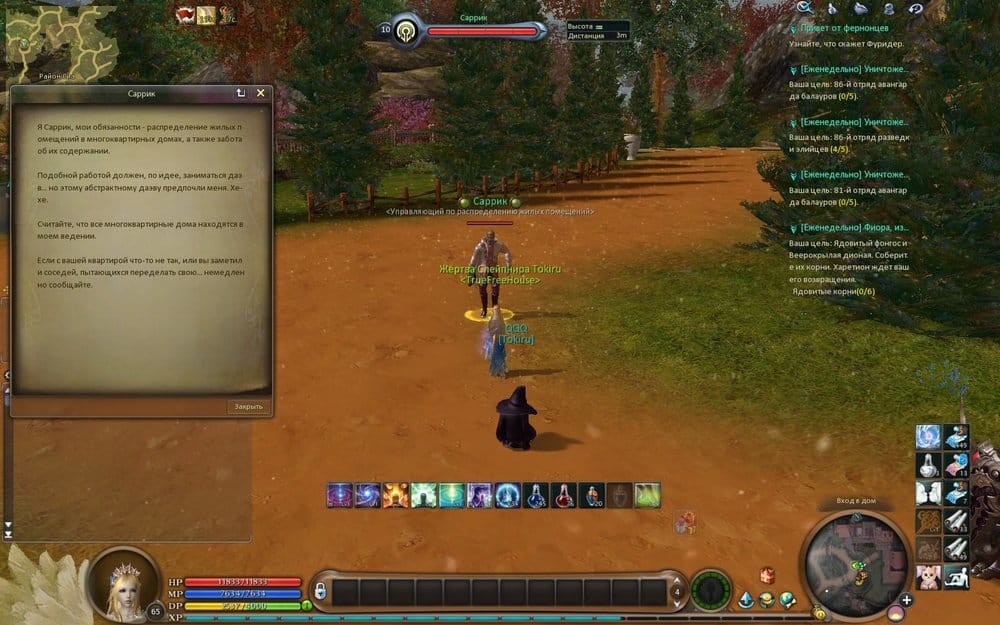Click the target frame of Саррик
The image size is (1000, 625).
click(x=470, y=32)
